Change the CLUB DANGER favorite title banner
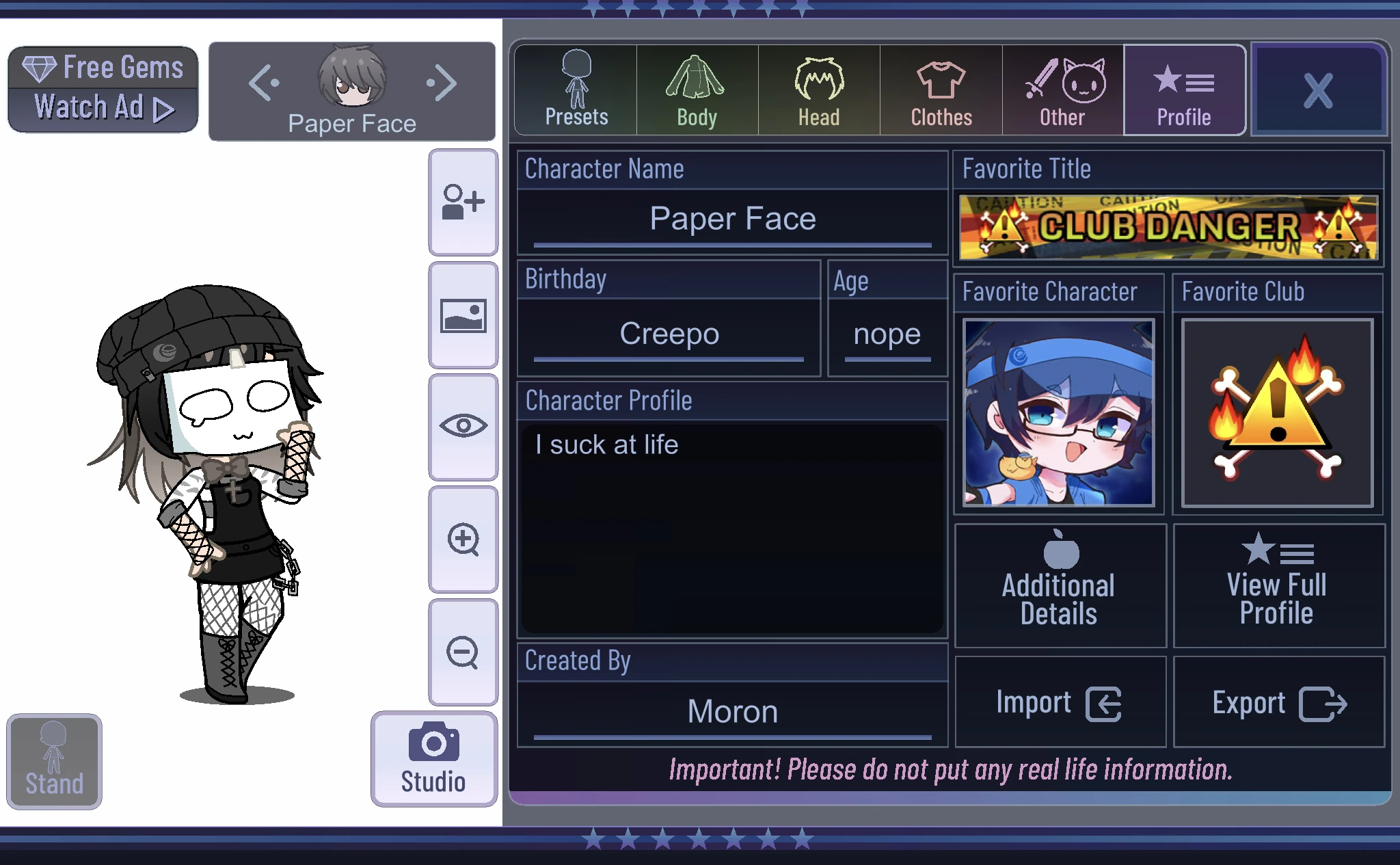Viewport: 1400px width, 865px height. [1168, 228]
